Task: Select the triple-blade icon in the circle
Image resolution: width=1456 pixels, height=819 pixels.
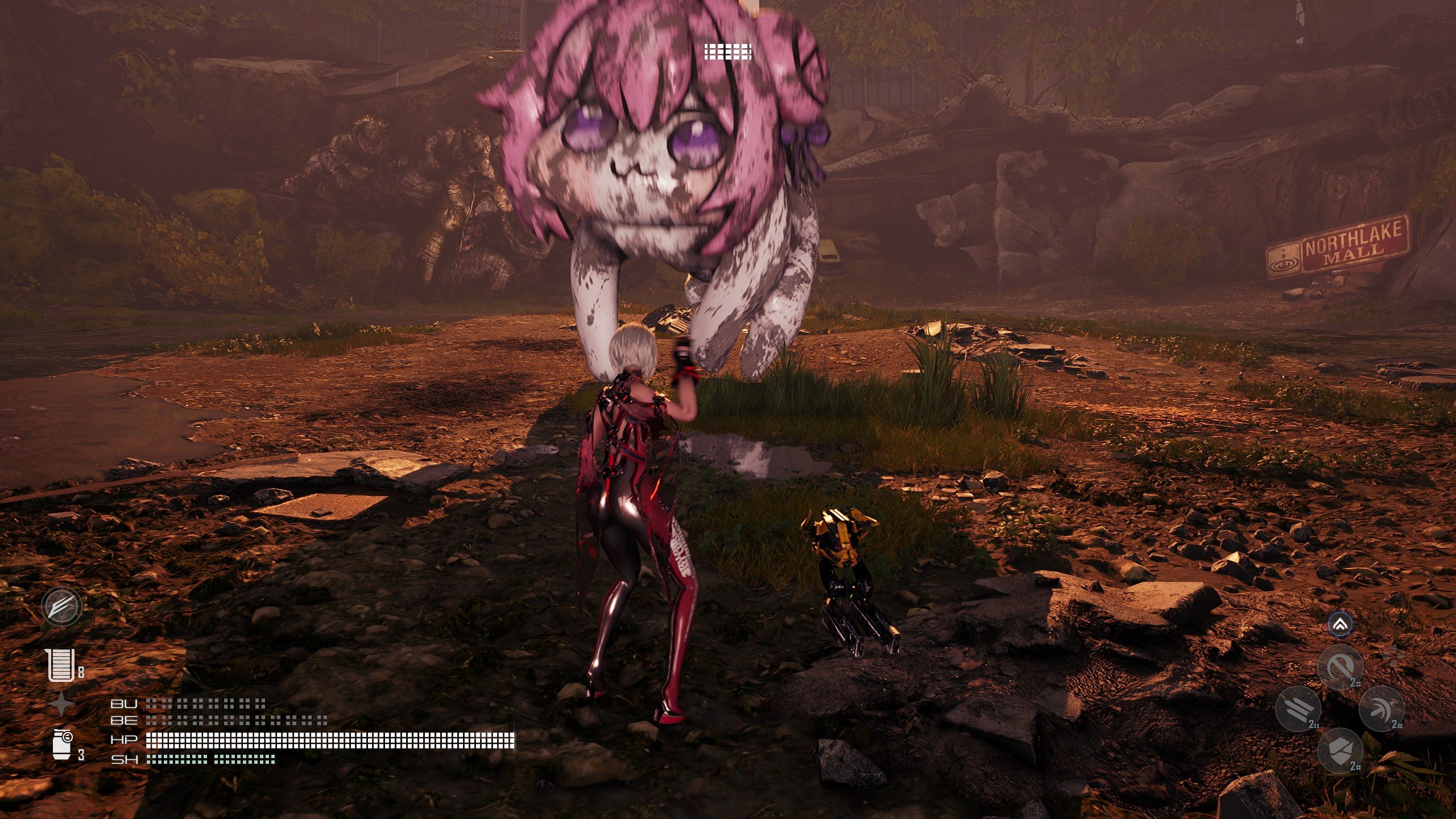Action: (62, 606)
